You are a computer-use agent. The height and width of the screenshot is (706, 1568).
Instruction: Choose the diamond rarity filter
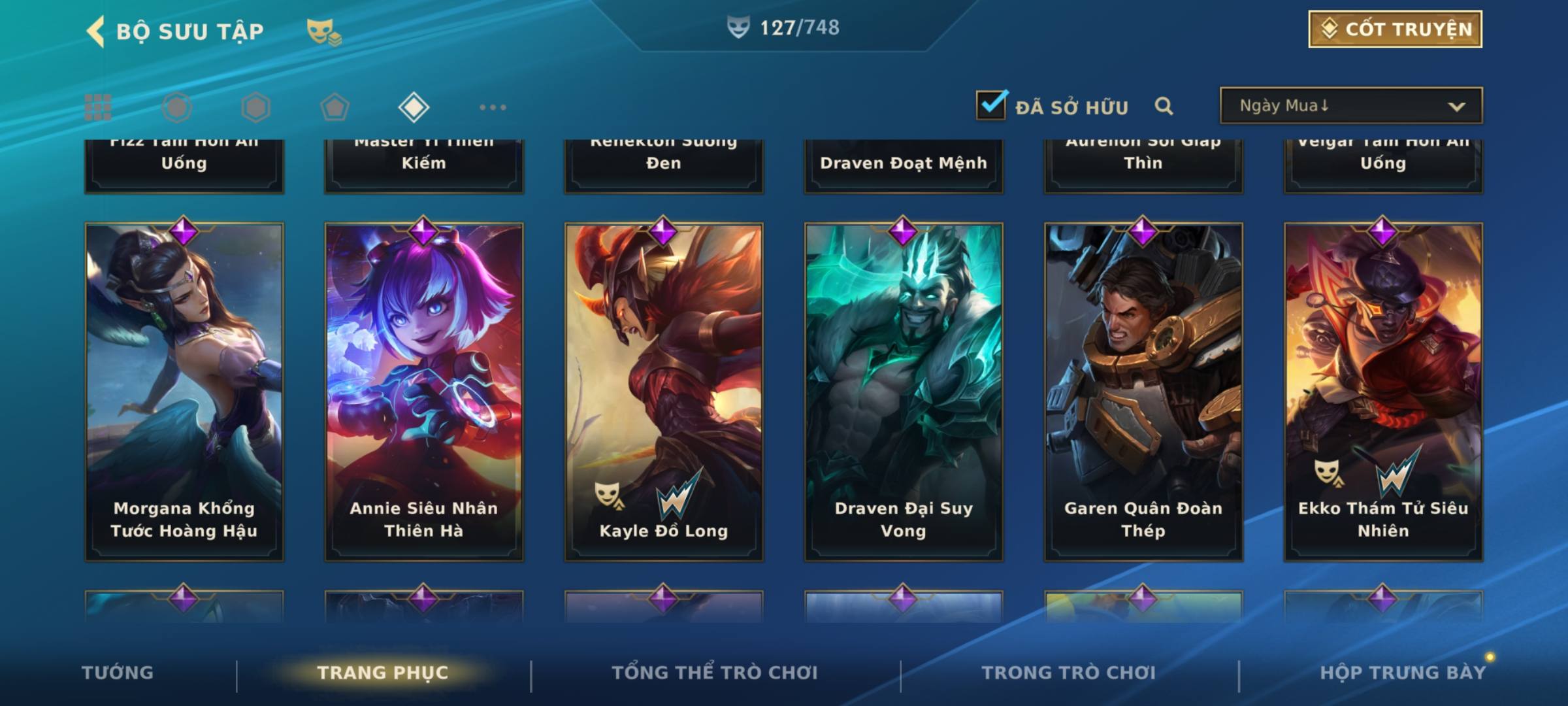pos(414,107)
